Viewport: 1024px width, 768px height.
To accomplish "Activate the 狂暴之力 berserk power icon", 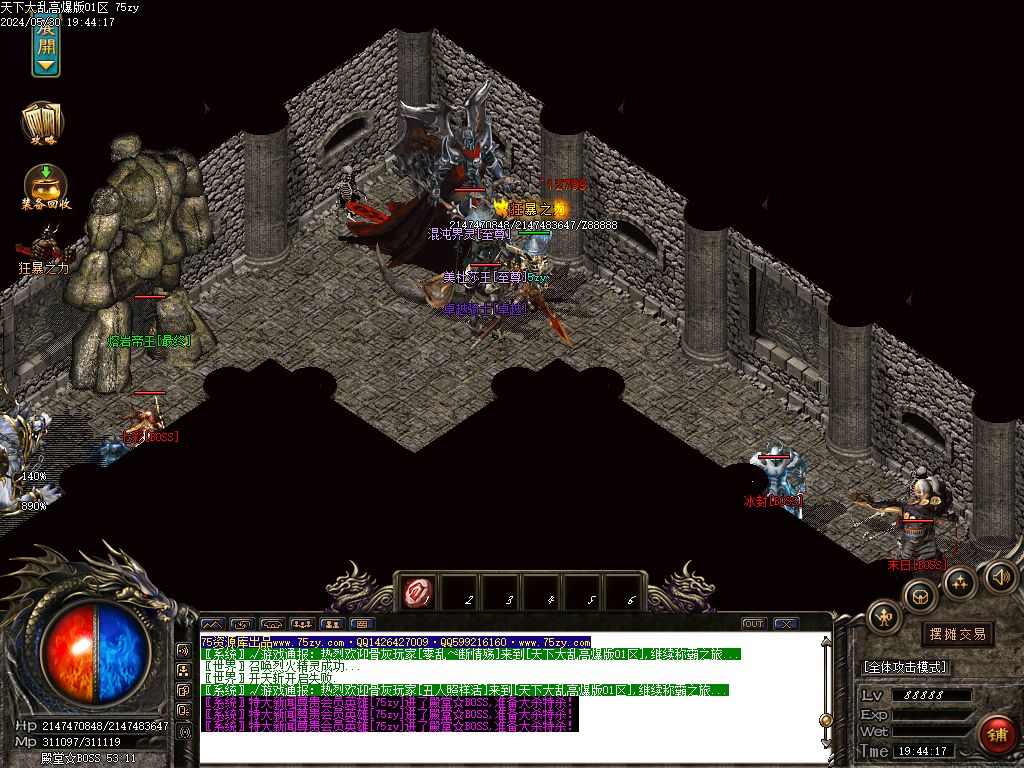I will (x=43, y=246).
